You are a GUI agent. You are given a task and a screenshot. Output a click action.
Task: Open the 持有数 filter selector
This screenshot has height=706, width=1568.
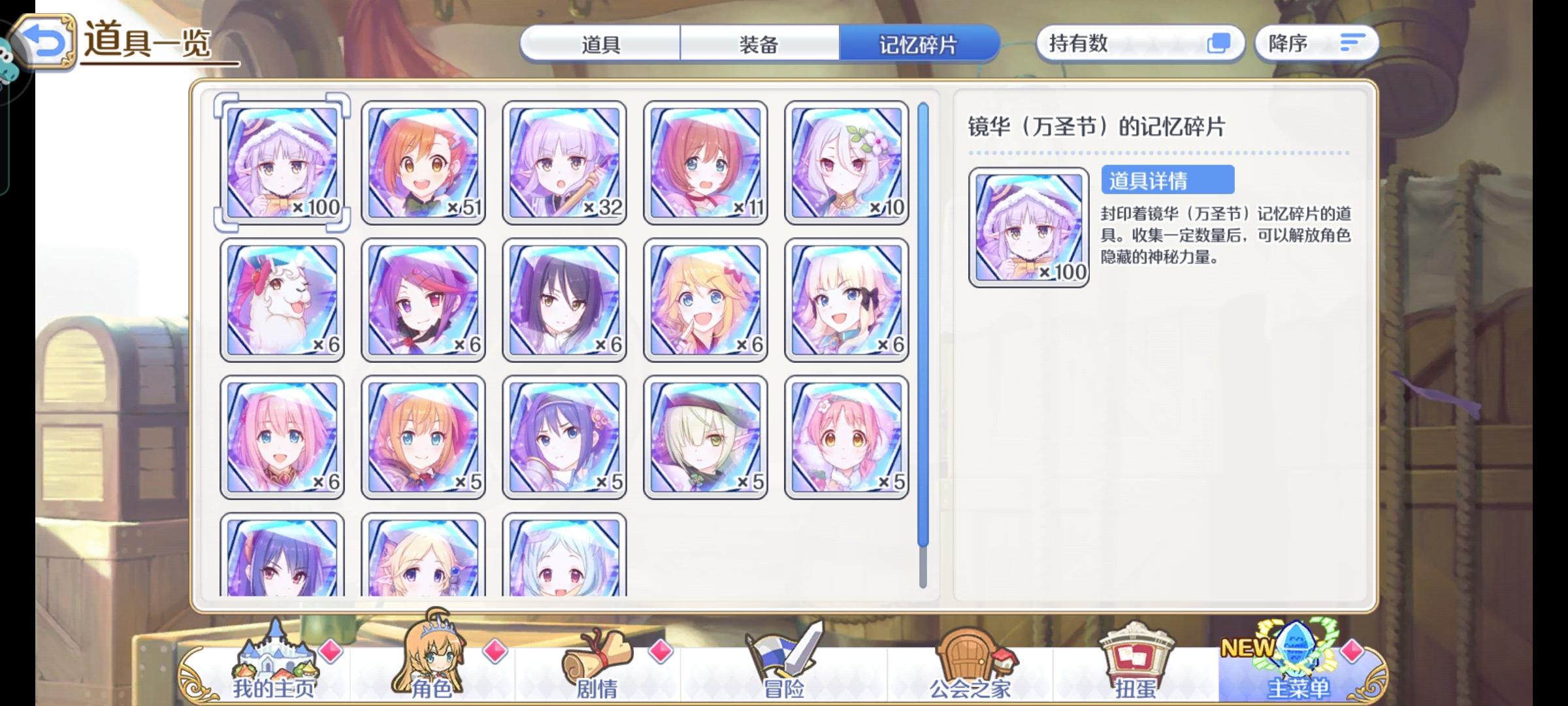(1137, 43)
